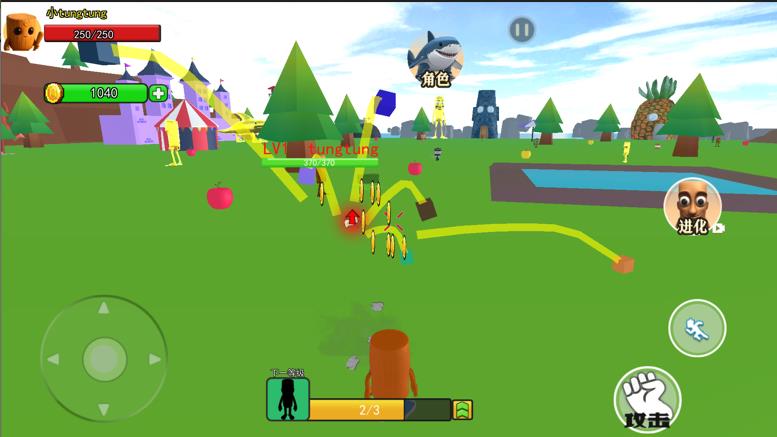Use the sprint dash ability
This screenshot has height=437, width=777.
[x=697, y=328]
